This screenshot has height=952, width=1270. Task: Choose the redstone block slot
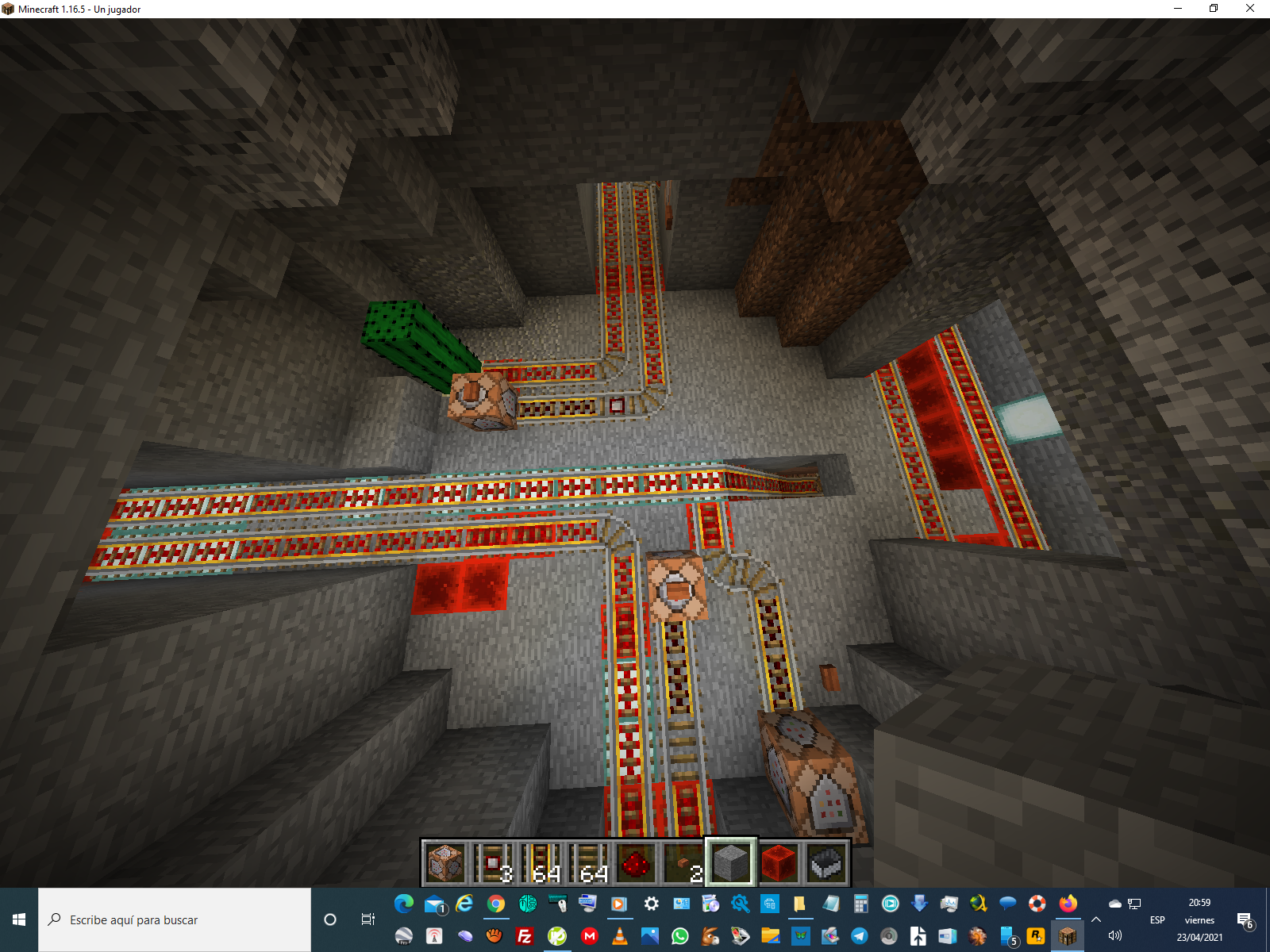778,862
